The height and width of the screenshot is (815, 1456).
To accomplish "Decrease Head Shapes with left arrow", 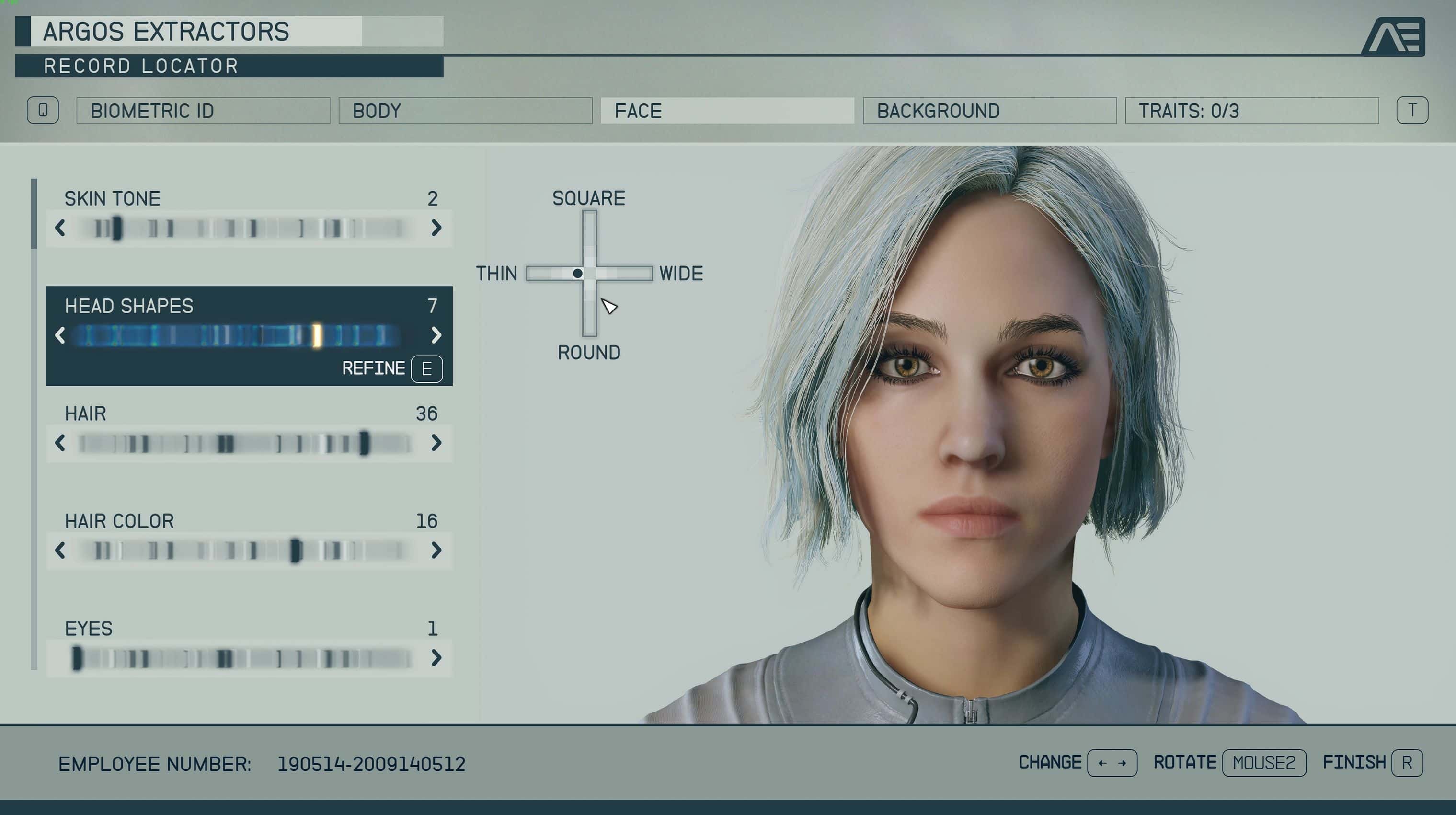I will (x=60, y=336).
